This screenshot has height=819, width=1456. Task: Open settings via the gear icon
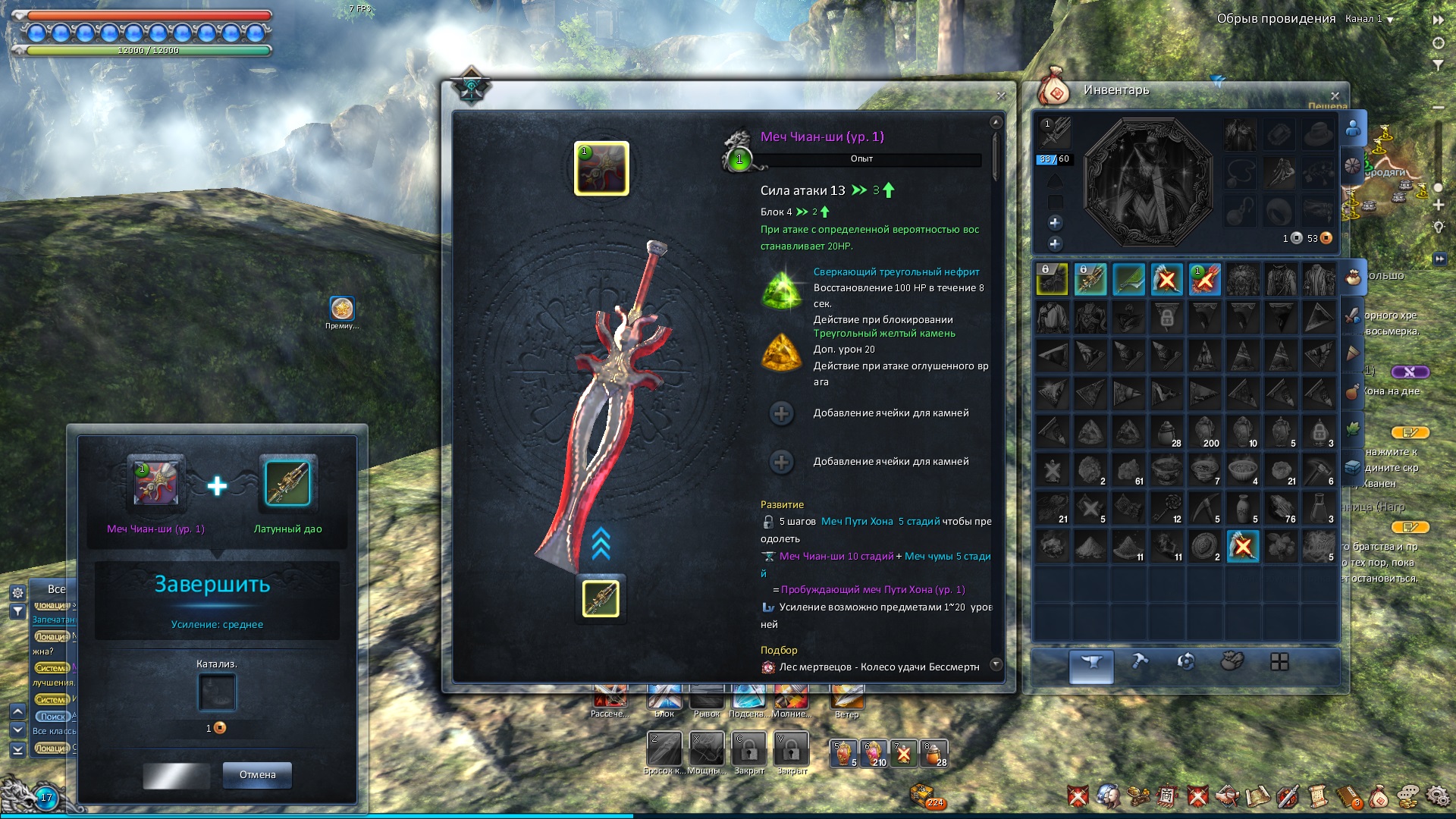(x=1437, y=795)
